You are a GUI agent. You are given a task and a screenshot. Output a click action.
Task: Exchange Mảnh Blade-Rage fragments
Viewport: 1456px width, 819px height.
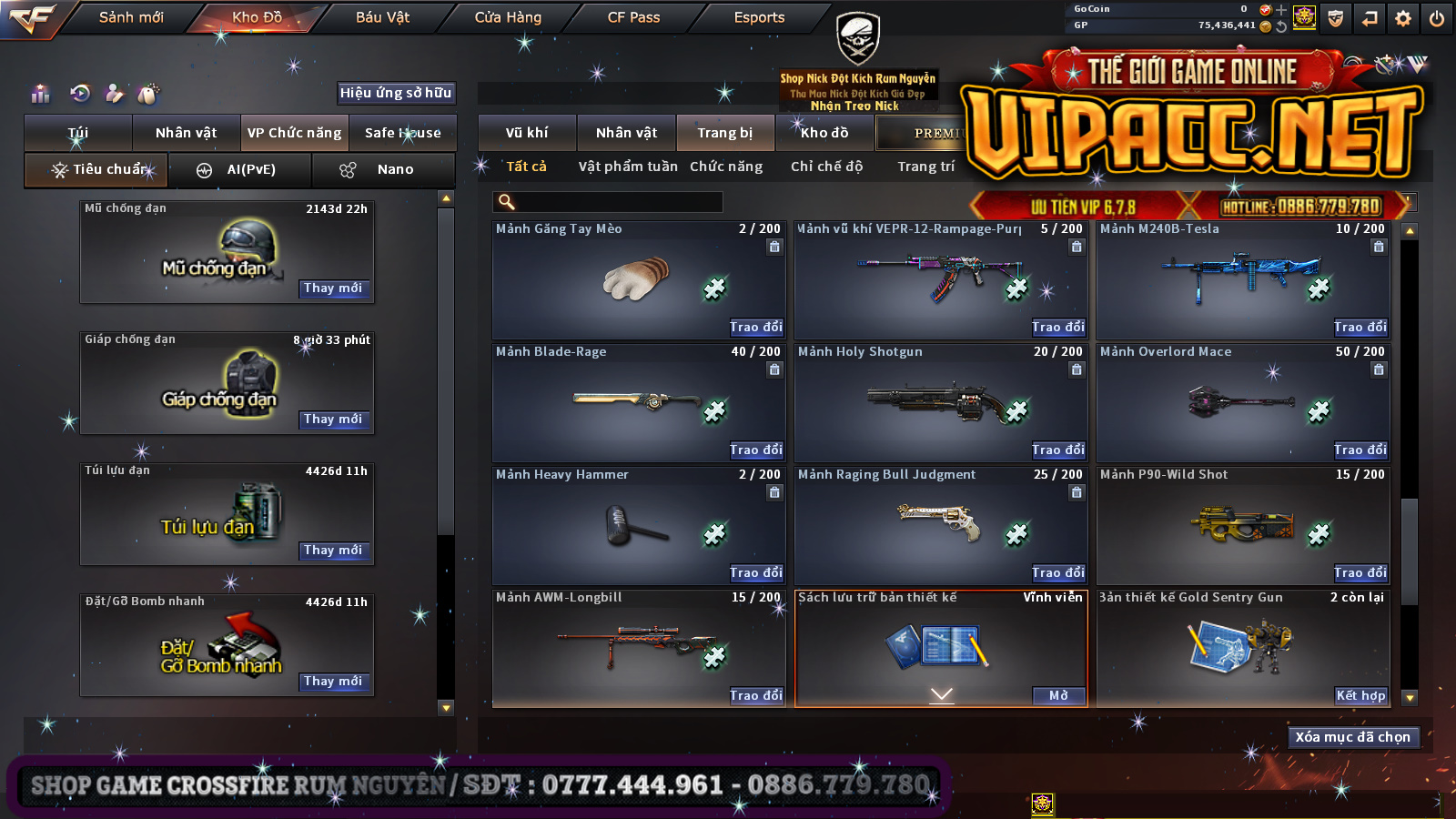pyautogui.click(x=755, y=450)
